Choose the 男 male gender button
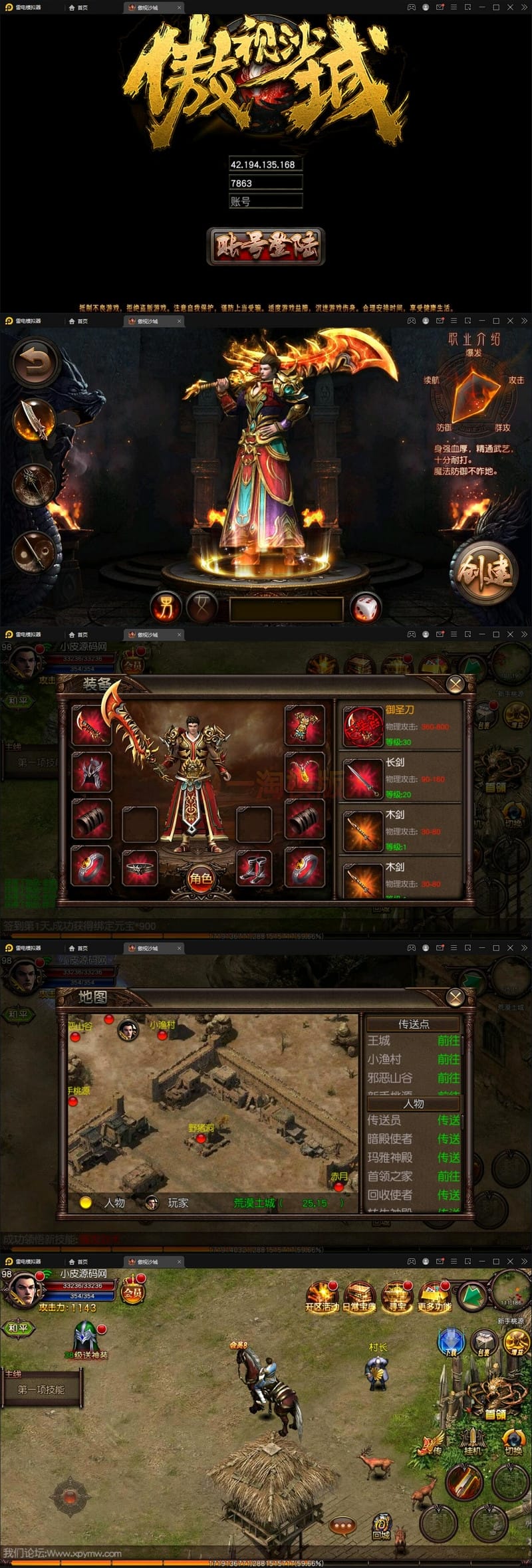This screenshot has height=1568, width=532. point(165,607)
